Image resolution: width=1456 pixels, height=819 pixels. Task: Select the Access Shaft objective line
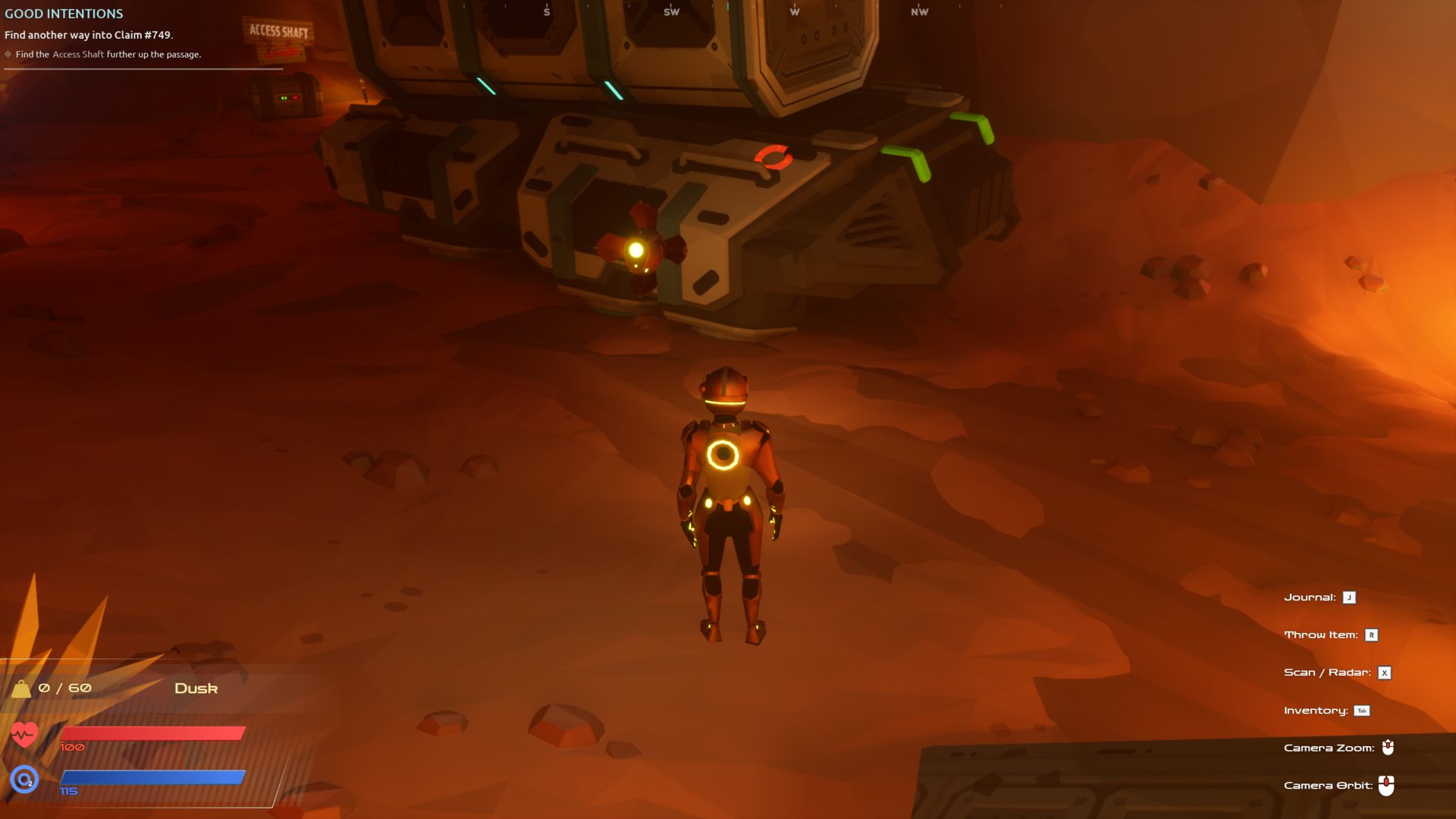(108, 55)
